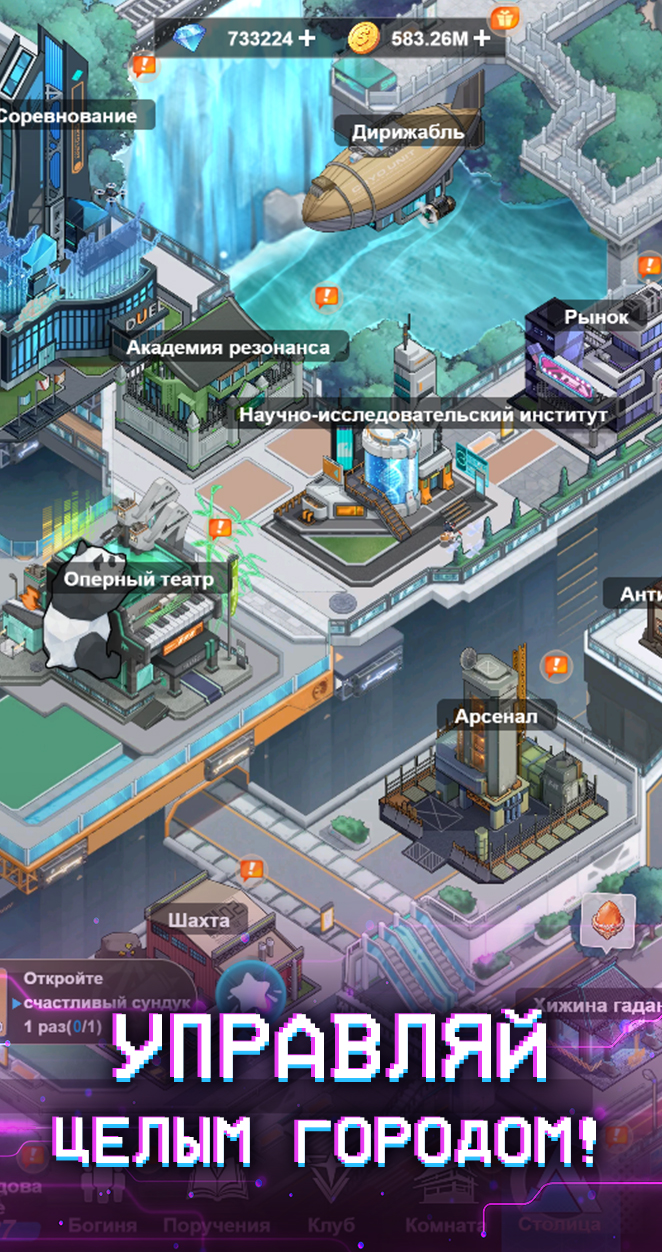
Task: Tap the orange crystal icon
Action: (608, 921)
